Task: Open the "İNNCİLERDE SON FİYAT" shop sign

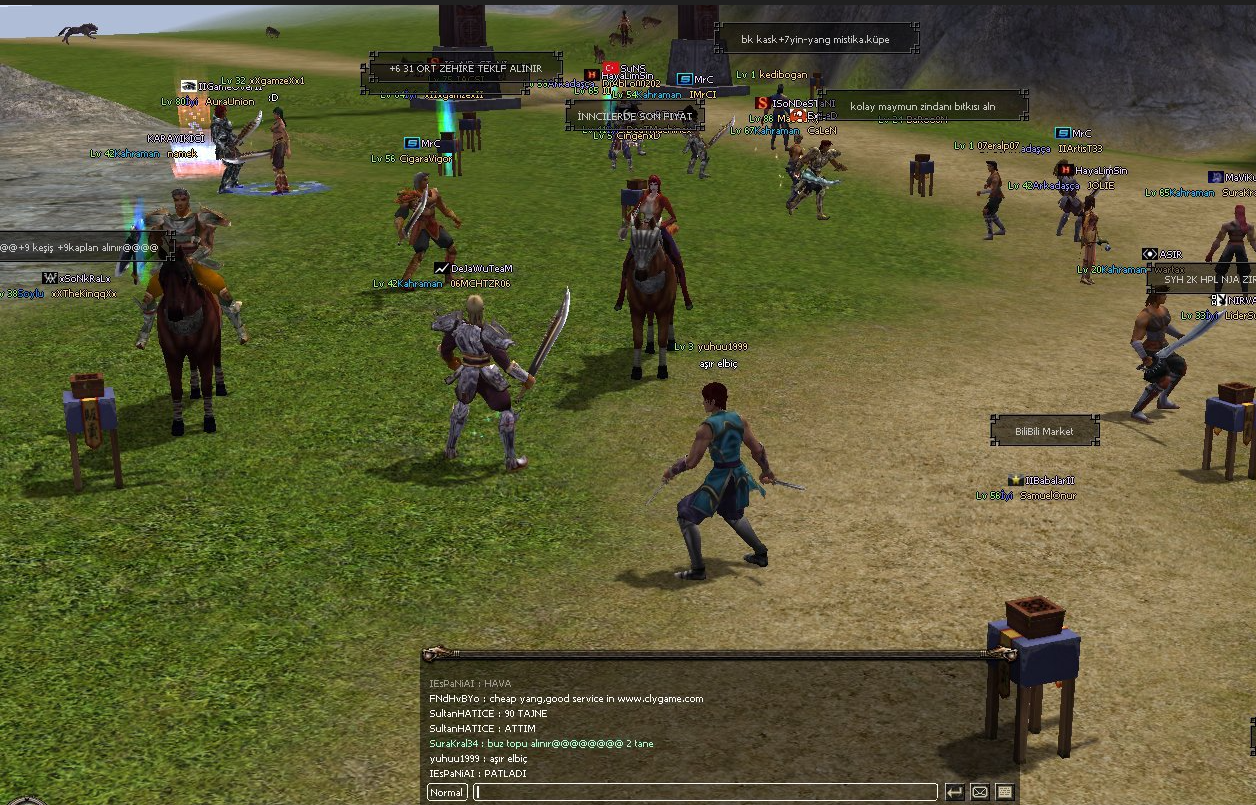Action: click(x=635, y=116)
